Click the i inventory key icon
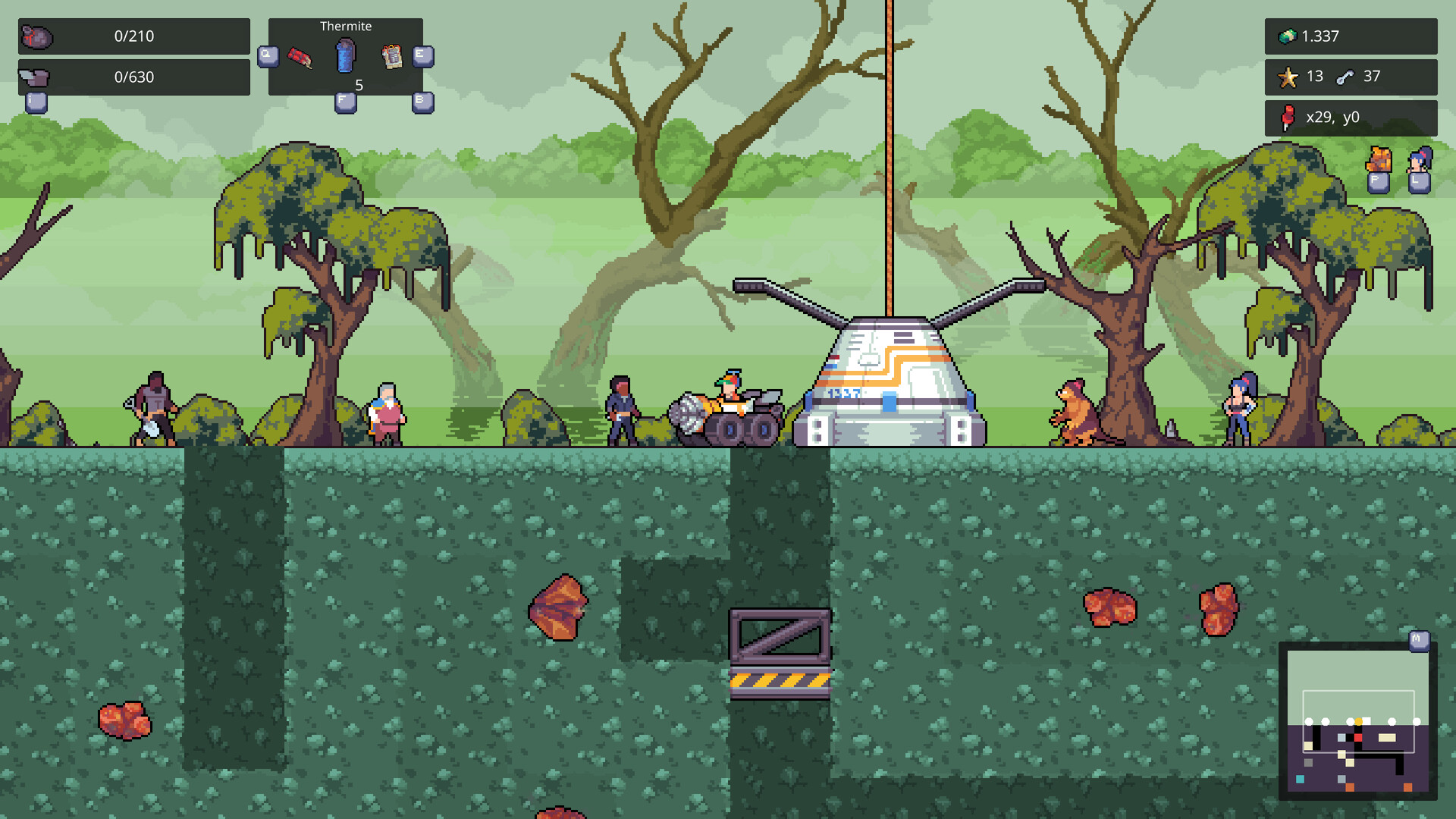Screen dimensions: 1456x819 (35, 103)
